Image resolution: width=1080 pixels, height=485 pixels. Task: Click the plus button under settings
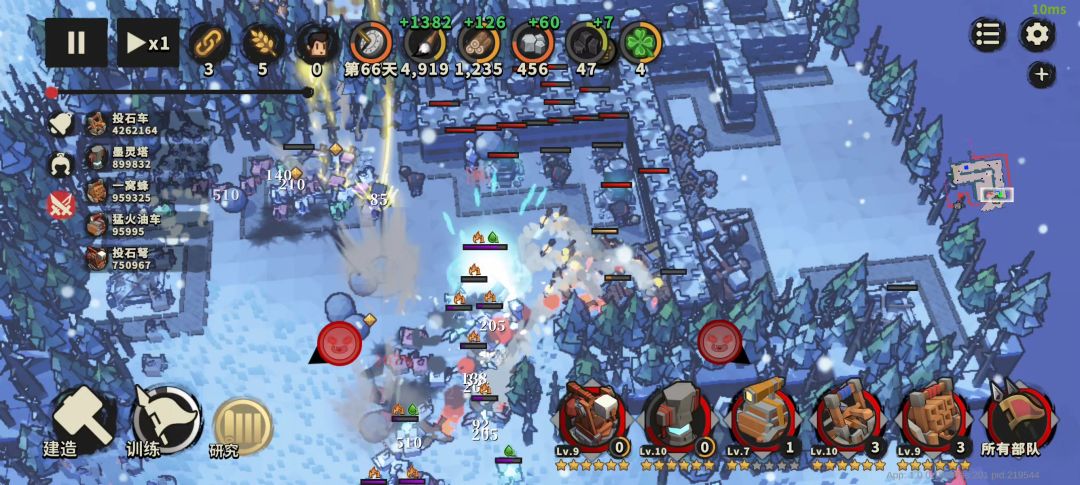click(1041, 74)
